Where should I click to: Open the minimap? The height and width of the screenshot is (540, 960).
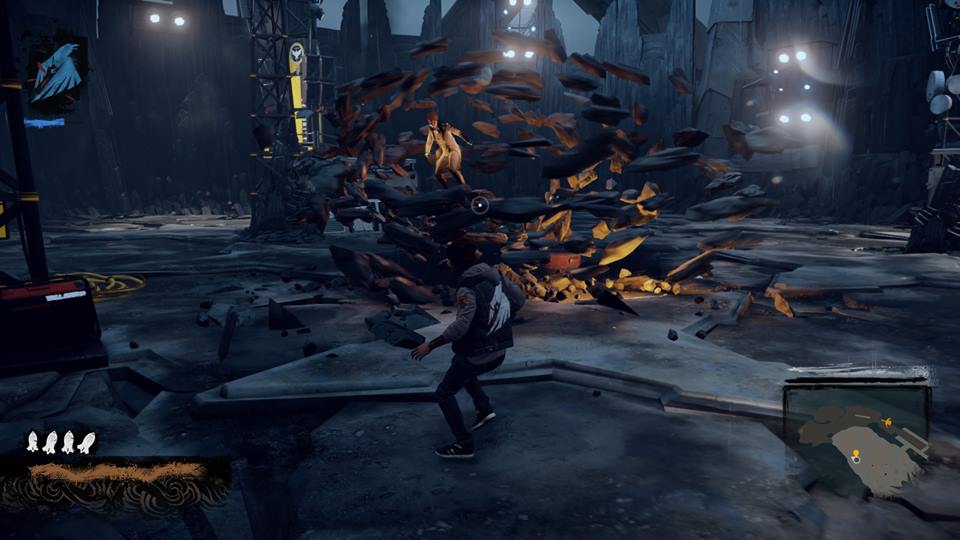tap(856, 438)
